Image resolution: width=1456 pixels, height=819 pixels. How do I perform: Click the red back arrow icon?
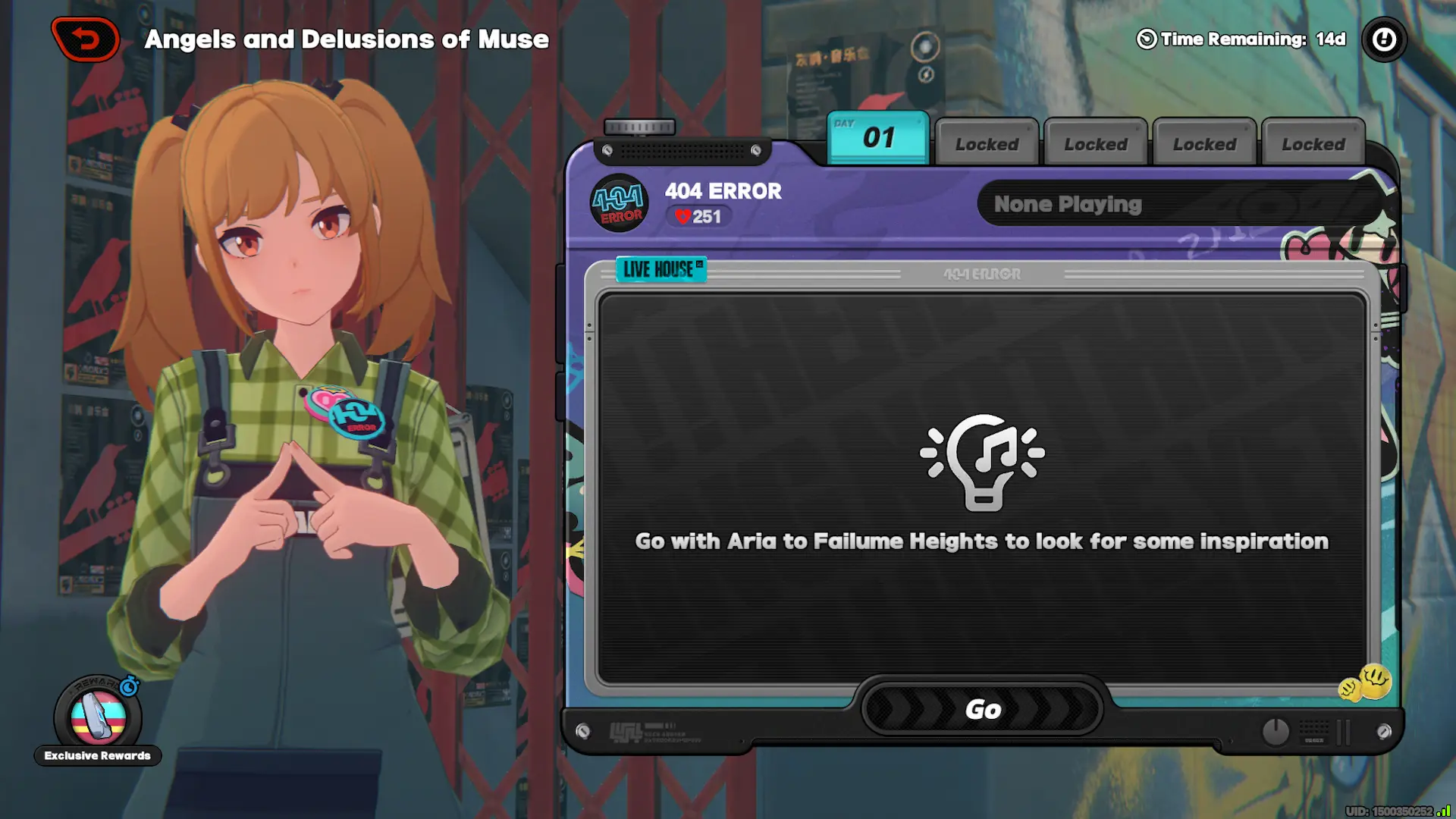[x=85, y=39]
